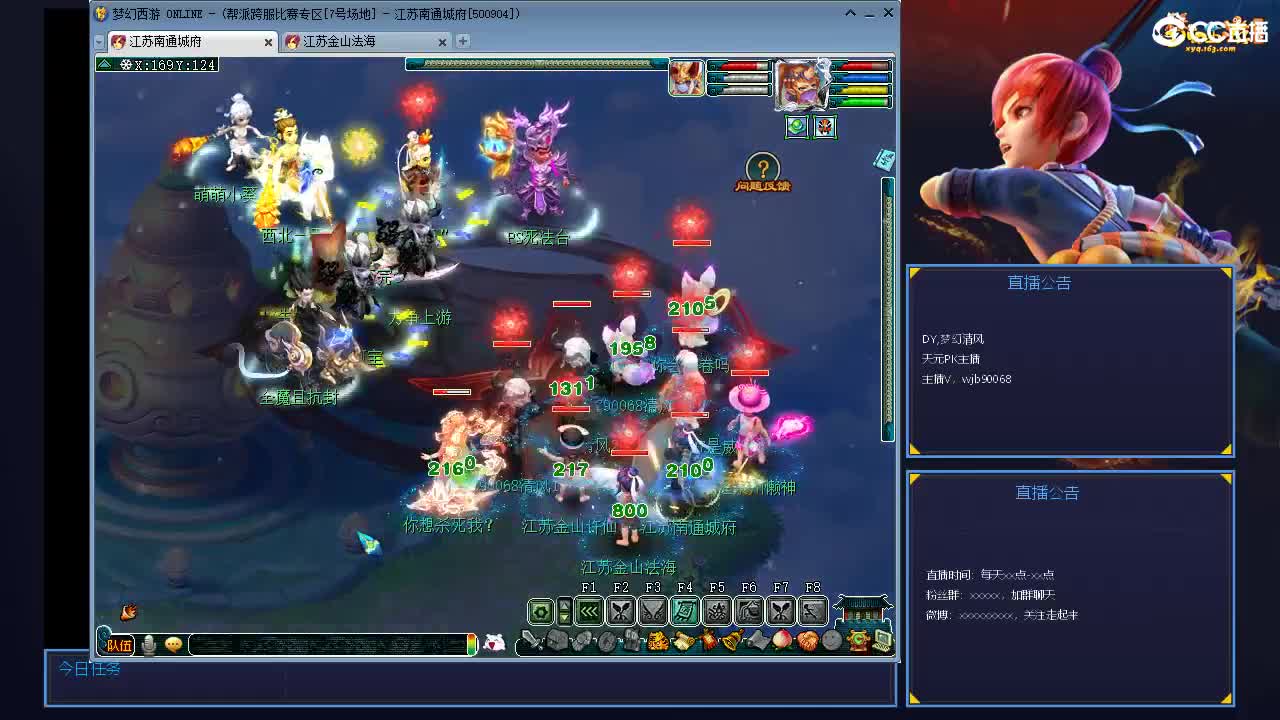This screenshot has width=1280, height=720.
Task: Toggle the emoji face next to the mic
Action: 173,645
